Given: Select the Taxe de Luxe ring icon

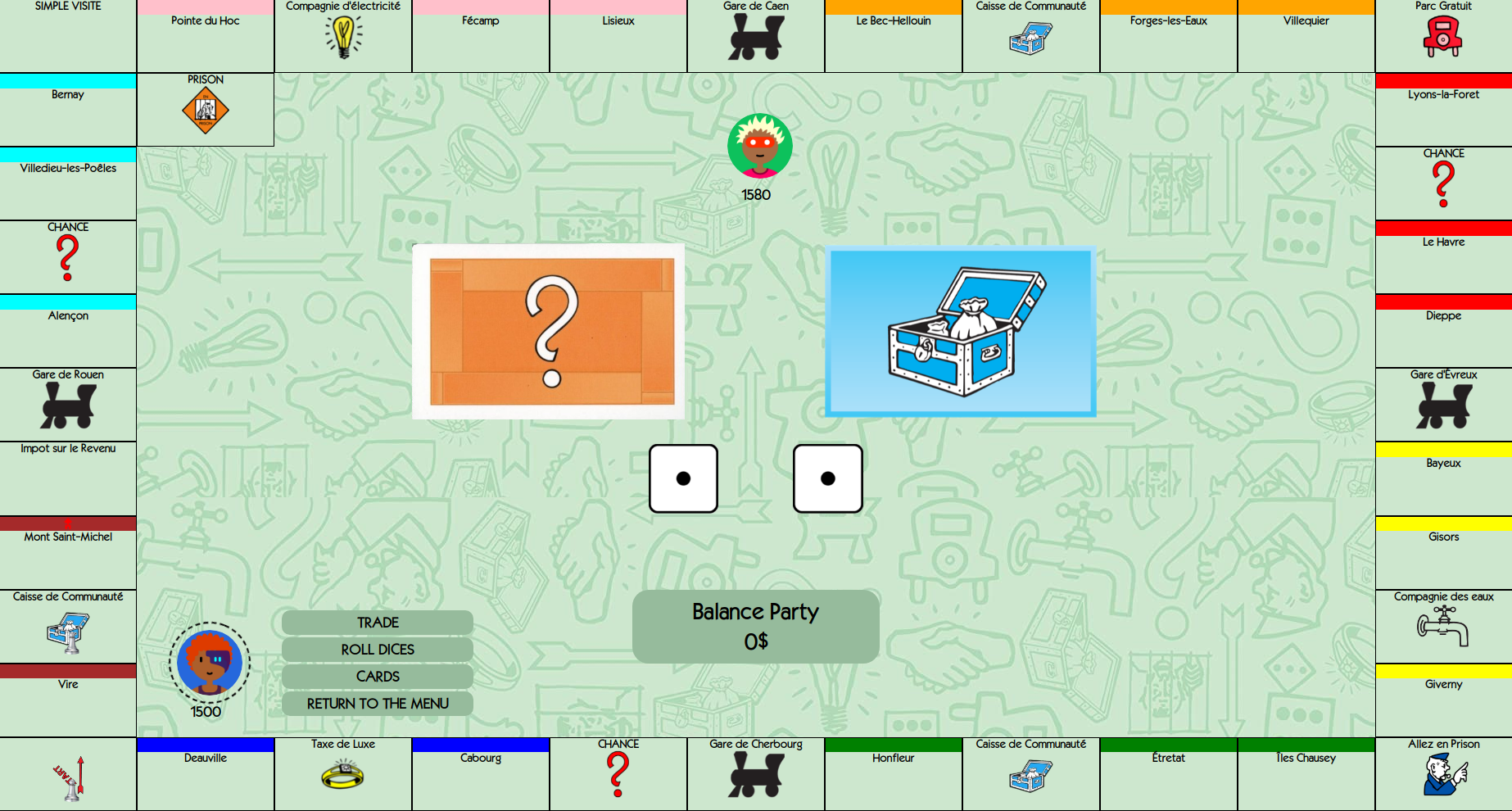Looking at the screenshot, I should (x=343, y=774).
